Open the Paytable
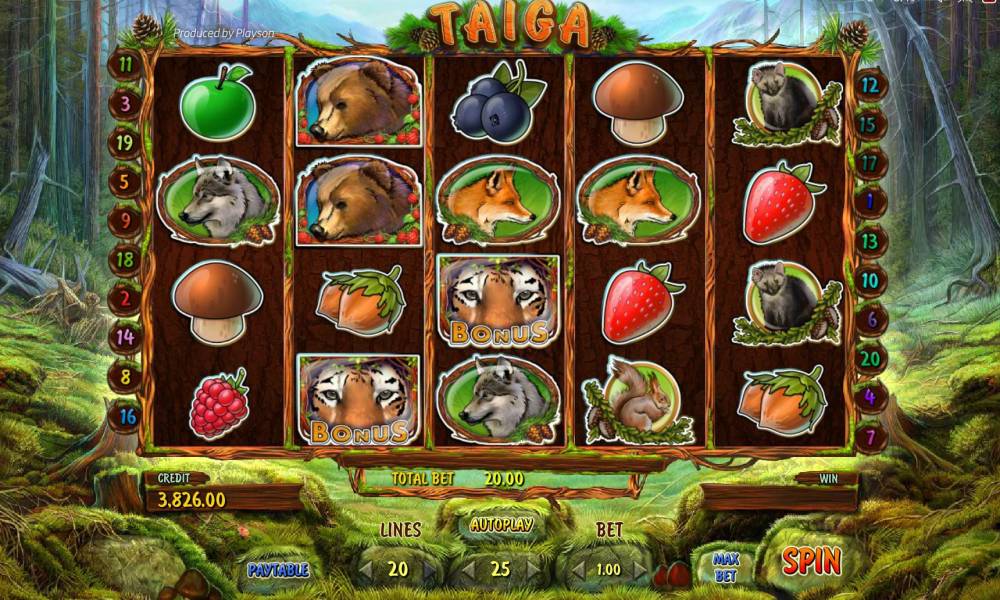Viewport: 1000px width, 600px height. [278, 570]
